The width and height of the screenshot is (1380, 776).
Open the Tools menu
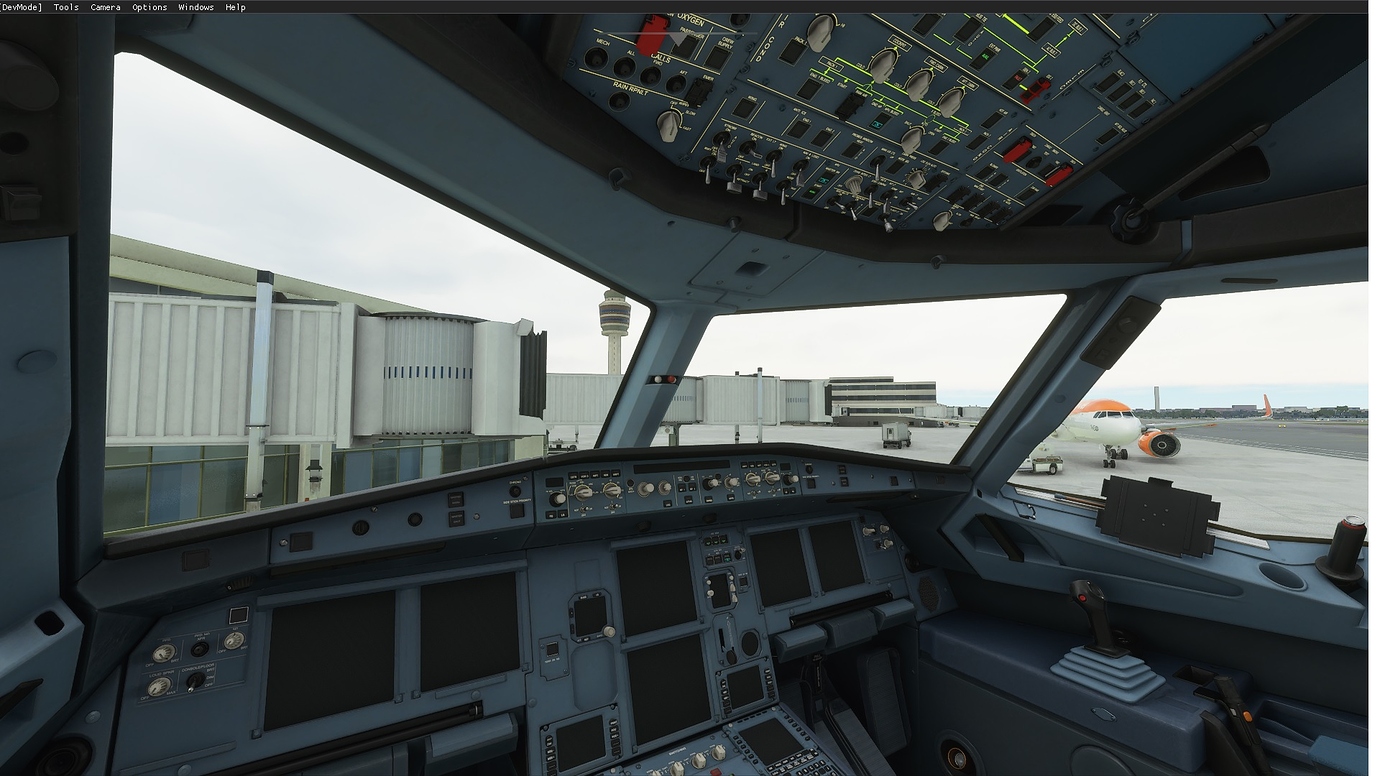pyautogui.click(x=65, y=7)
